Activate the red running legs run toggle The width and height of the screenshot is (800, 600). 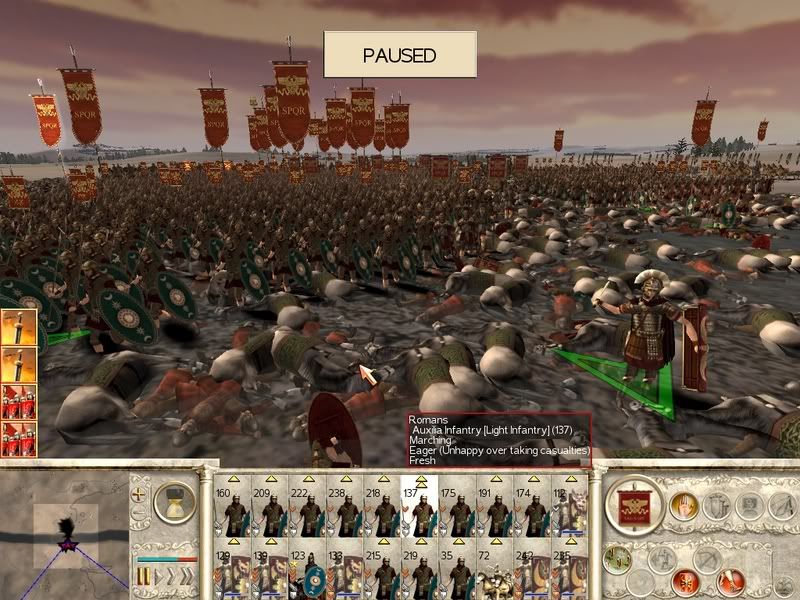[x=731, y=580]
